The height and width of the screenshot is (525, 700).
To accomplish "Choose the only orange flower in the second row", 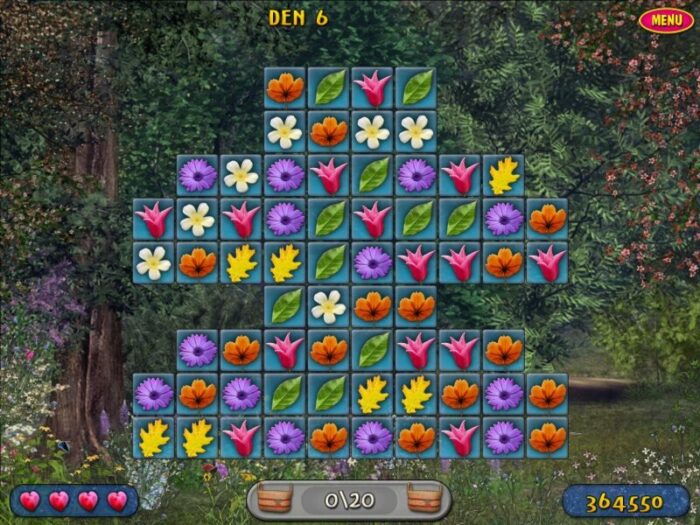I will pyautogui.click(x=329, y=131).
